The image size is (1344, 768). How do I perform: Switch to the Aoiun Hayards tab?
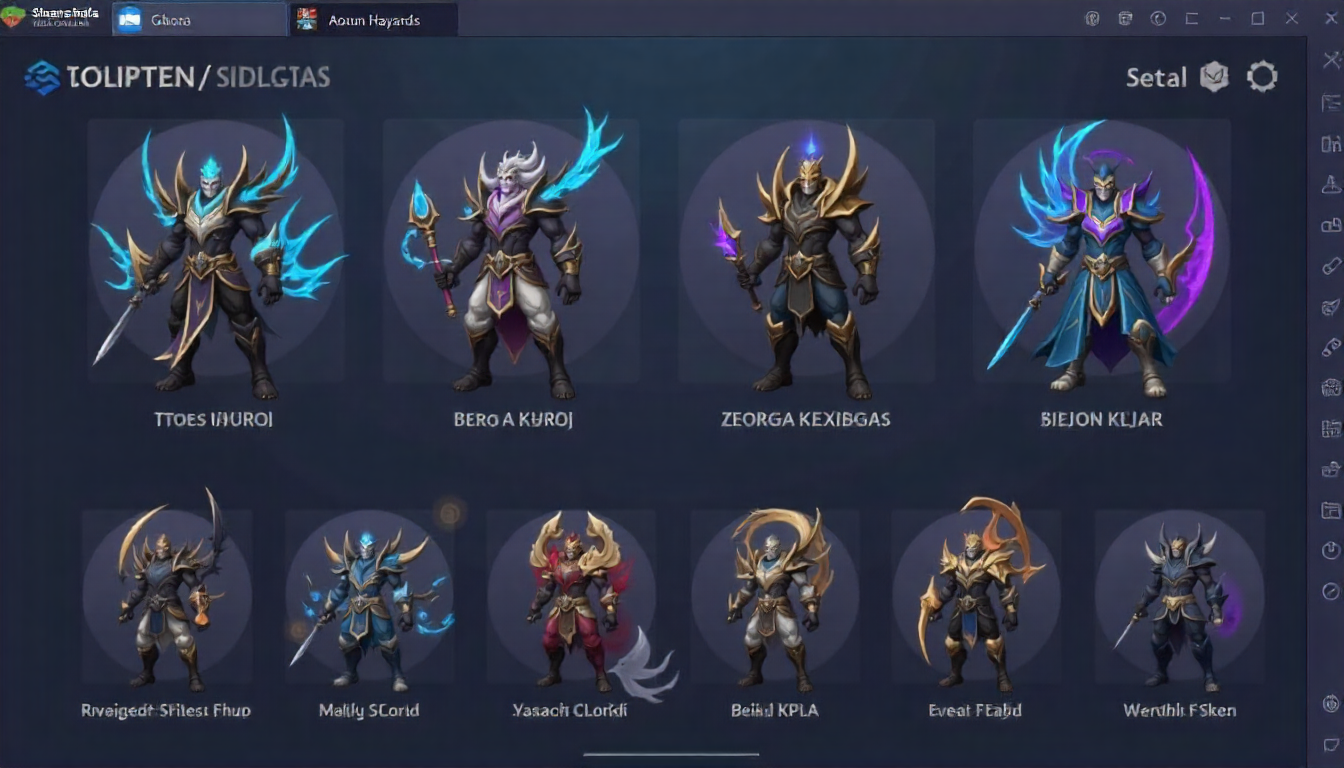point(374,19)
